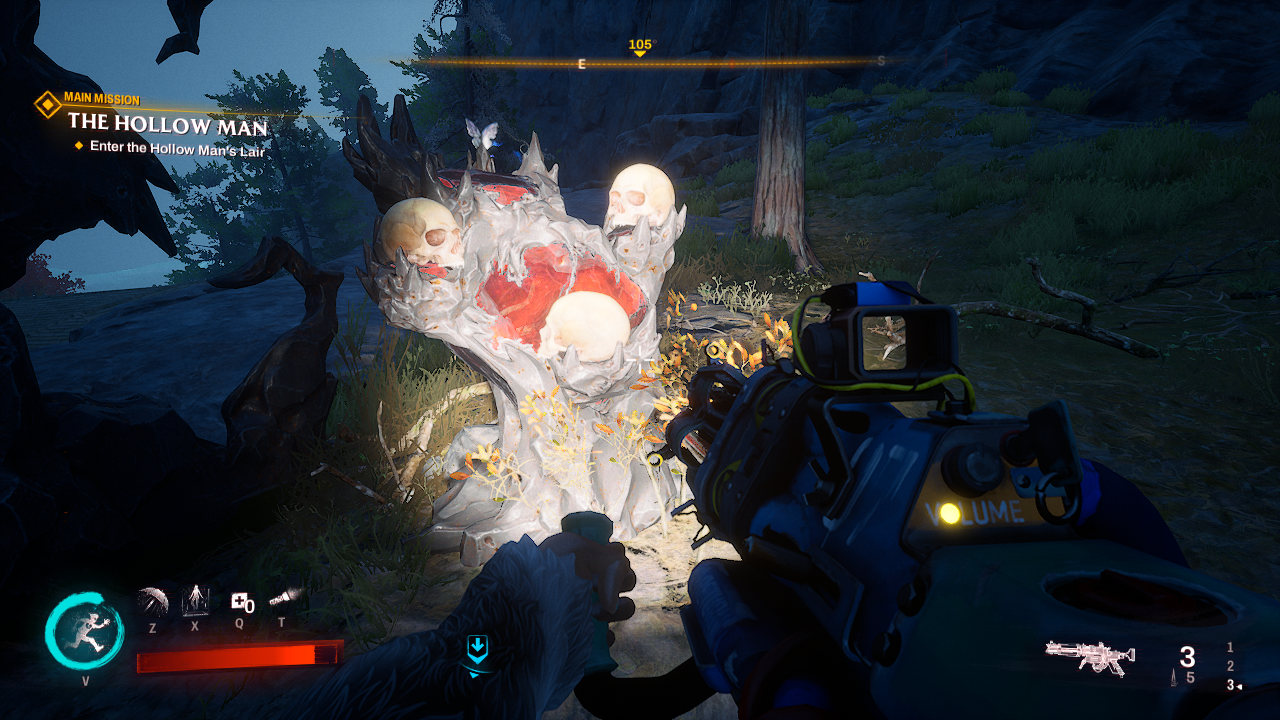Image resolution: width=1280 pixels, height=720 pixels.
Task: Switch to weapon slot 2
Action: click(x=1230, y=667)
